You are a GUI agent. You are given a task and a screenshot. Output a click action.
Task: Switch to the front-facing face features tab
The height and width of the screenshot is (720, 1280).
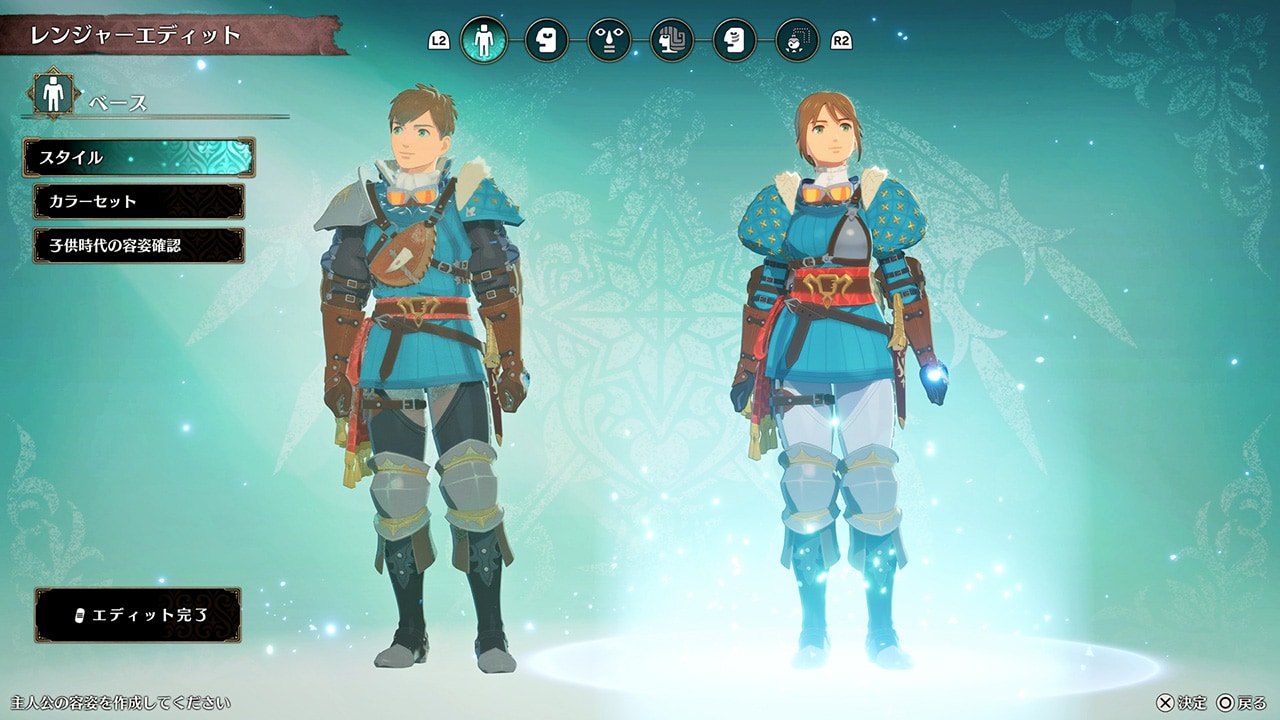[609, 40]
